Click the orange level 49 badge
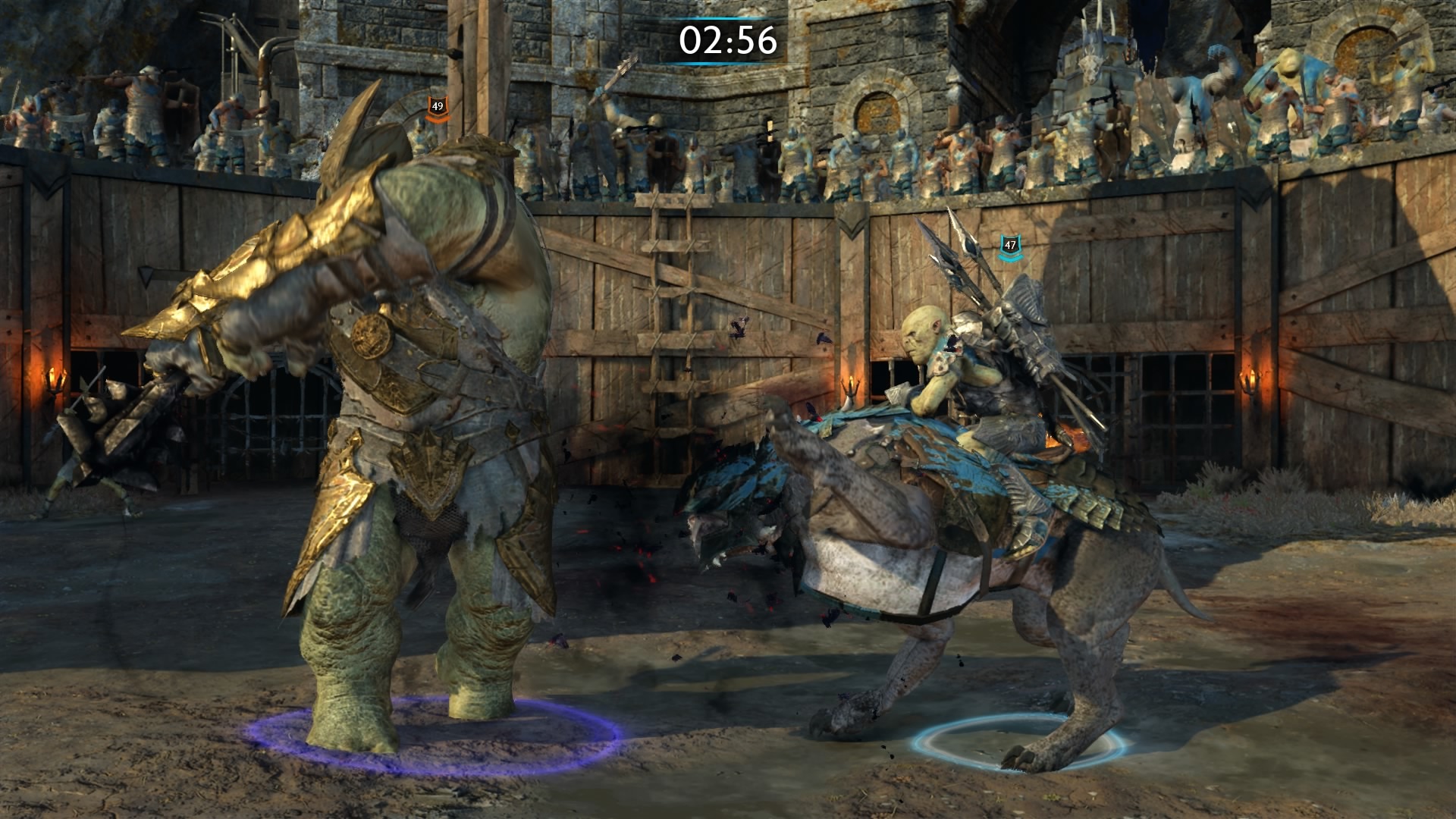The width and height of the screenshot is (1456, 819). point(437,108)
